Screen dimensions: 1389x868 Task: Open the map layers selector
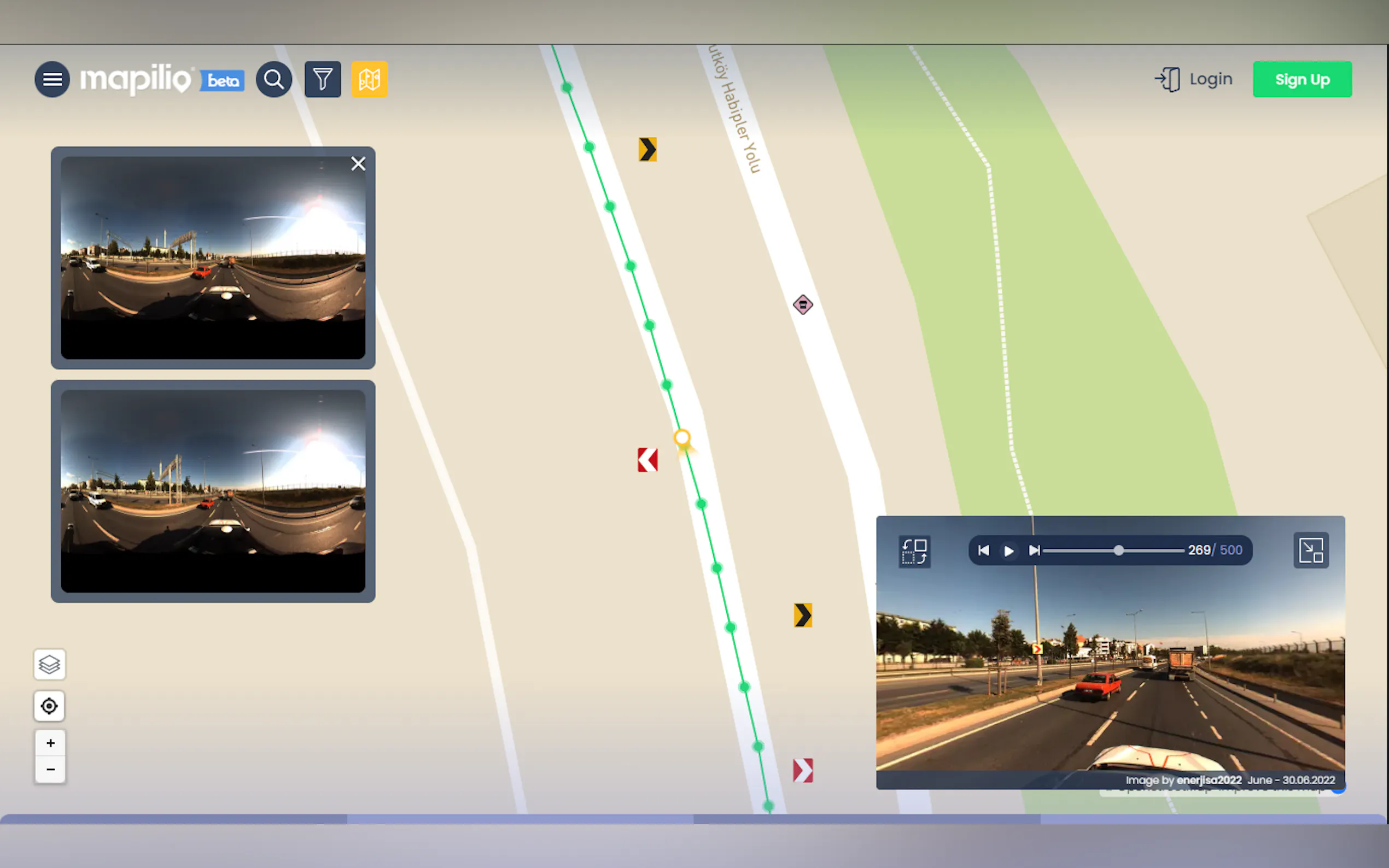pyautogui.click(x=50, y=665)
